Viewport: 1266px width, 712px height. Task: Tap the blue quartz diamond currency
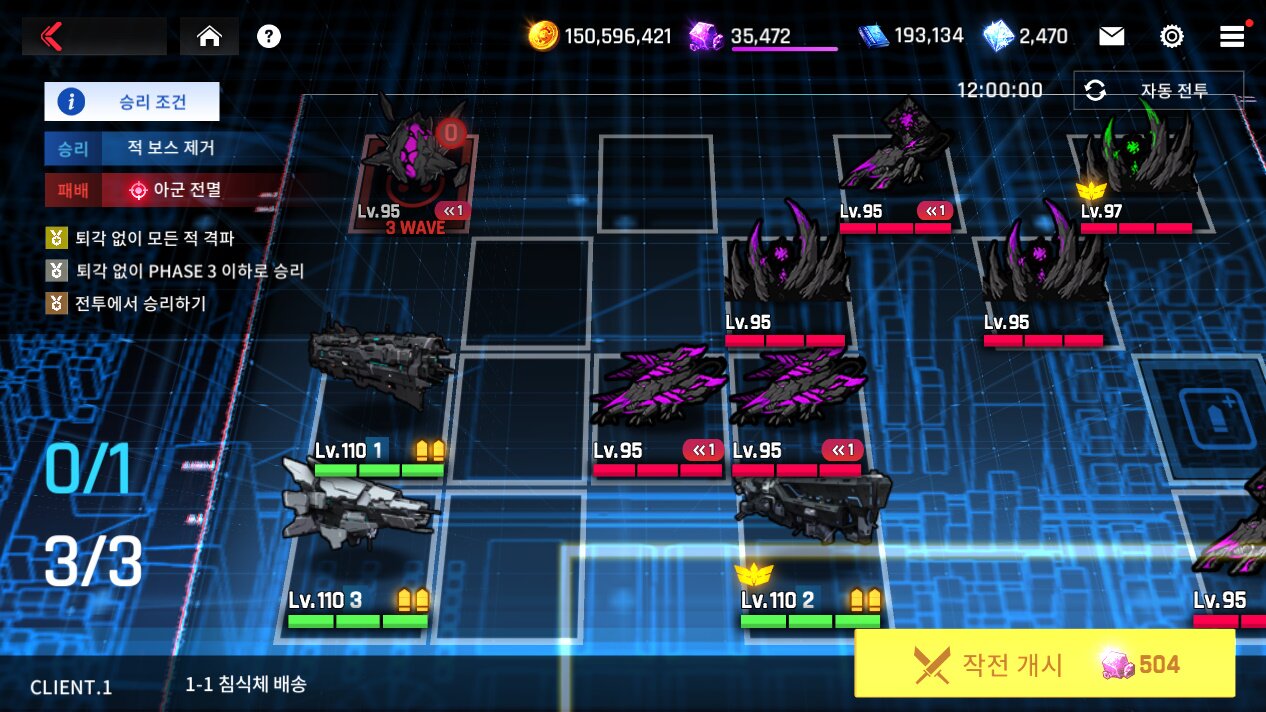998,37
